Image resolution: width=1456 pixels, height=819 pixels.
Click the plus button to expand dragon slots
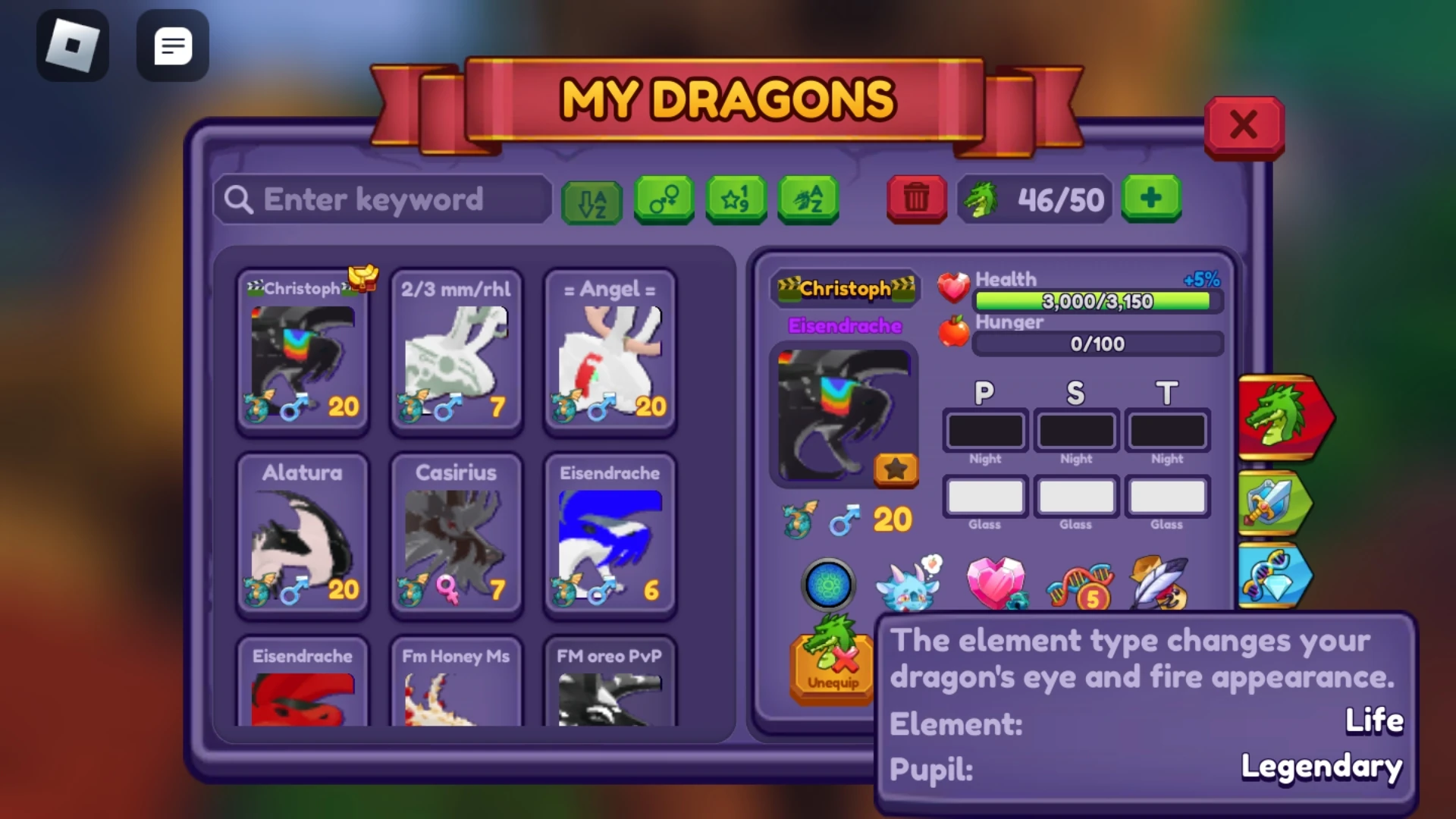pos(1151,199)
